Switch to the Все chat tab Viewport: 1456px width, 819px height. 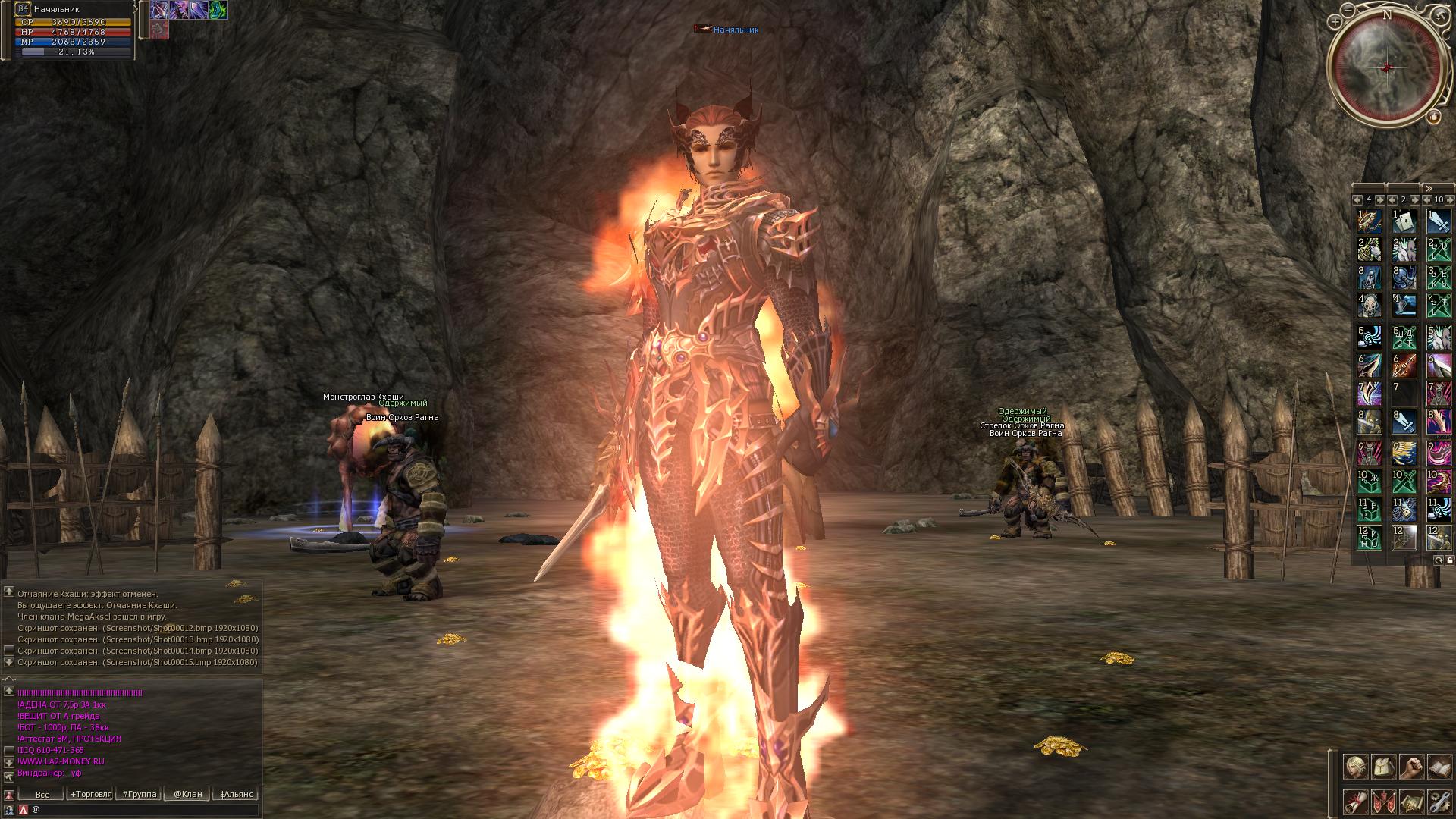click(42, 794)
